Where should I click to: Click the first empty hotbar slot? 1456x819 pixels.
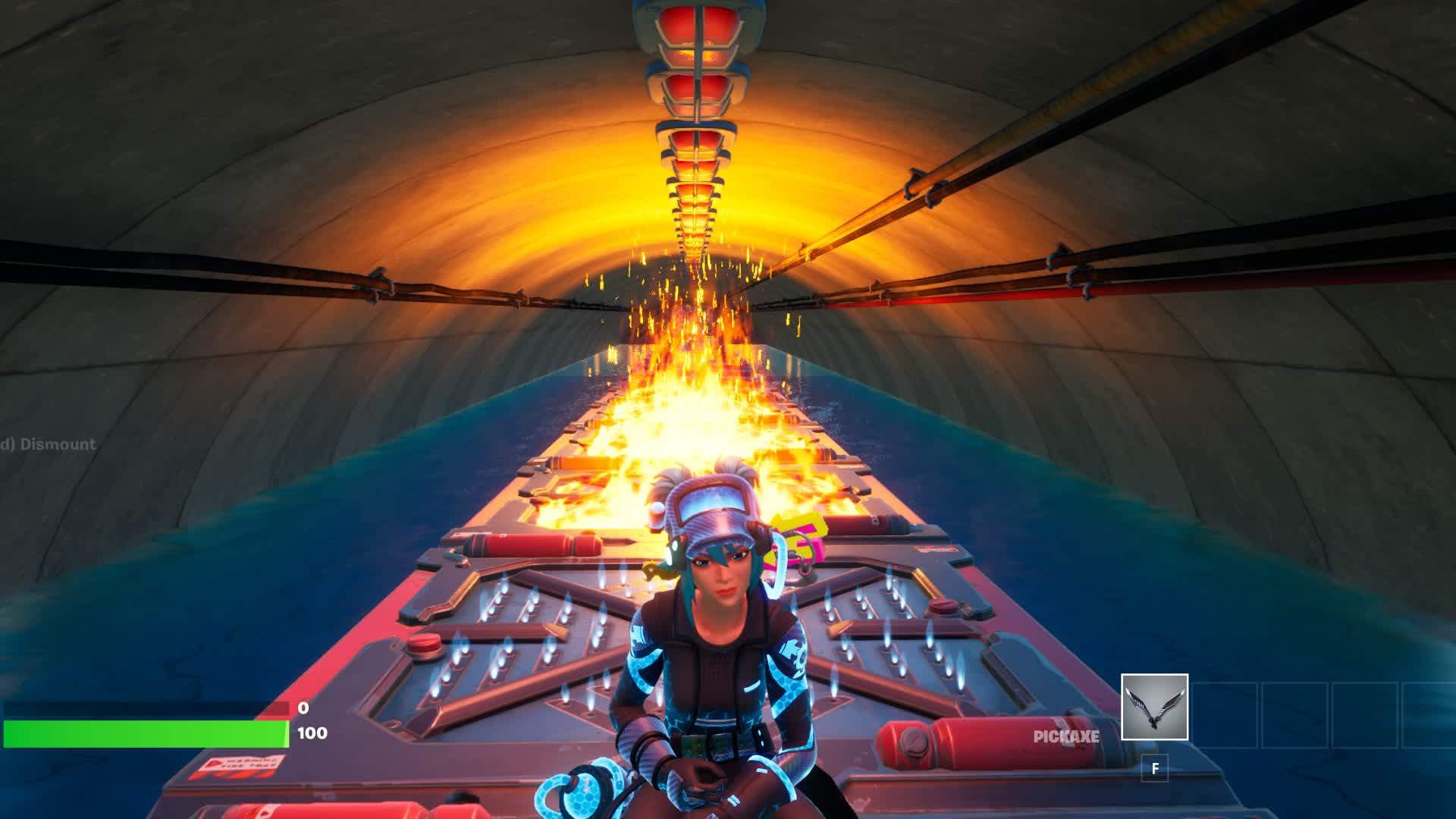tap(1225, 716)
